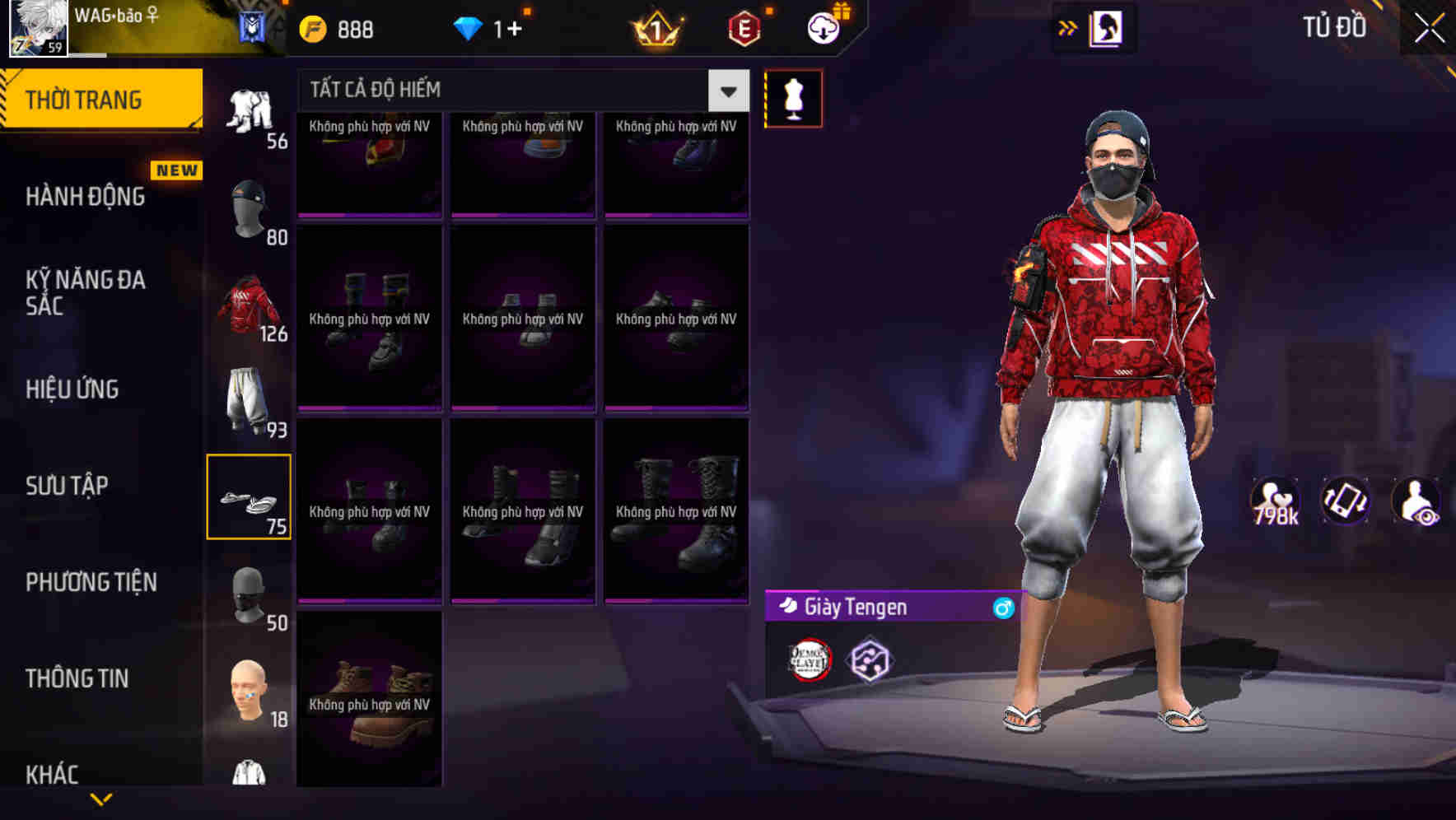Expand the sidebar with the bottom chevron
This screenshot has height=820, width=1456.
tap(100, 800)
